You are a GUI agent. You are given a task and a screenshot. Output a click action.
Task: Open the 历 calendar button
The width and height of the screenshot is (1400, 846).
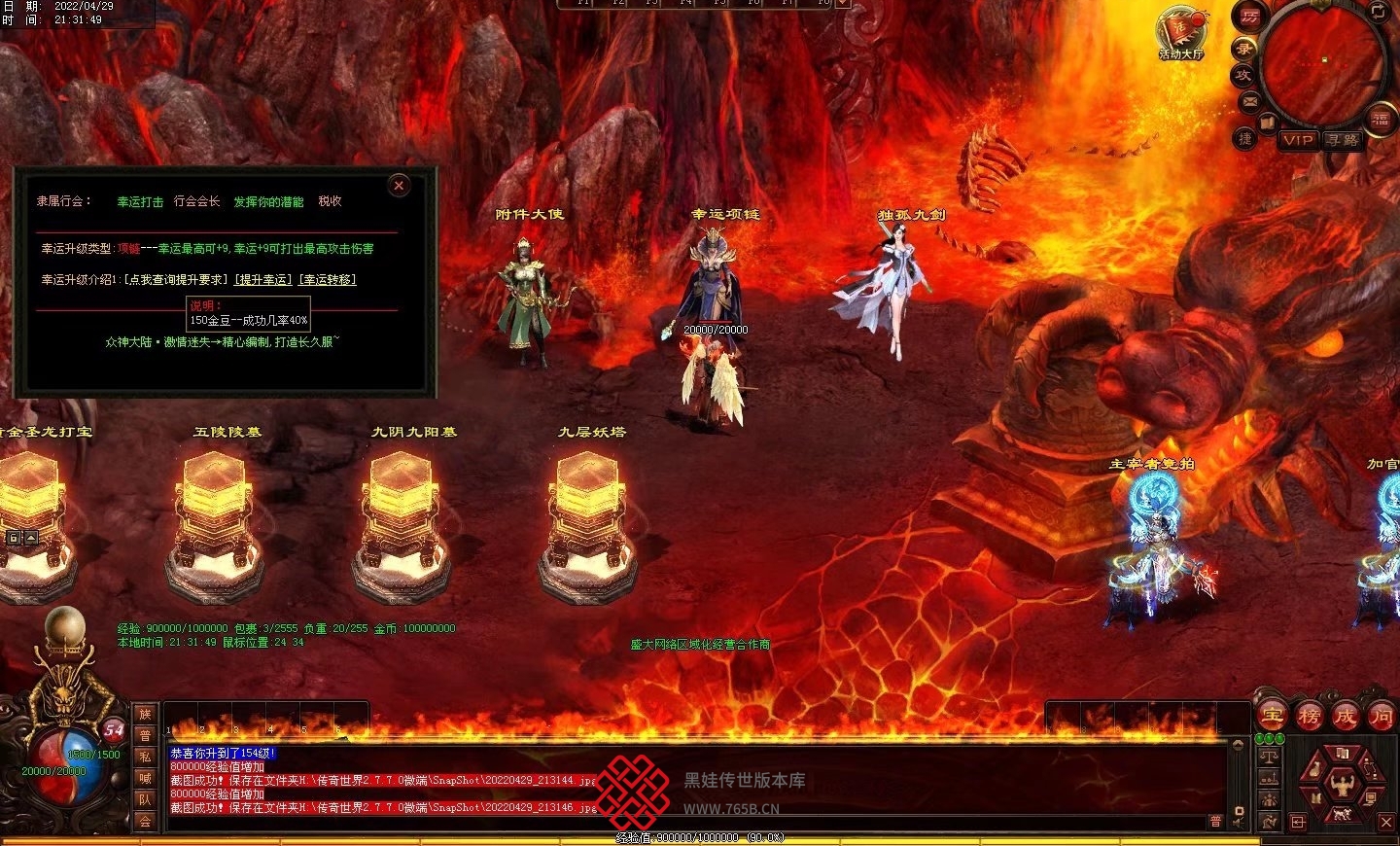pyautogui.click(x=1249, y=18)
